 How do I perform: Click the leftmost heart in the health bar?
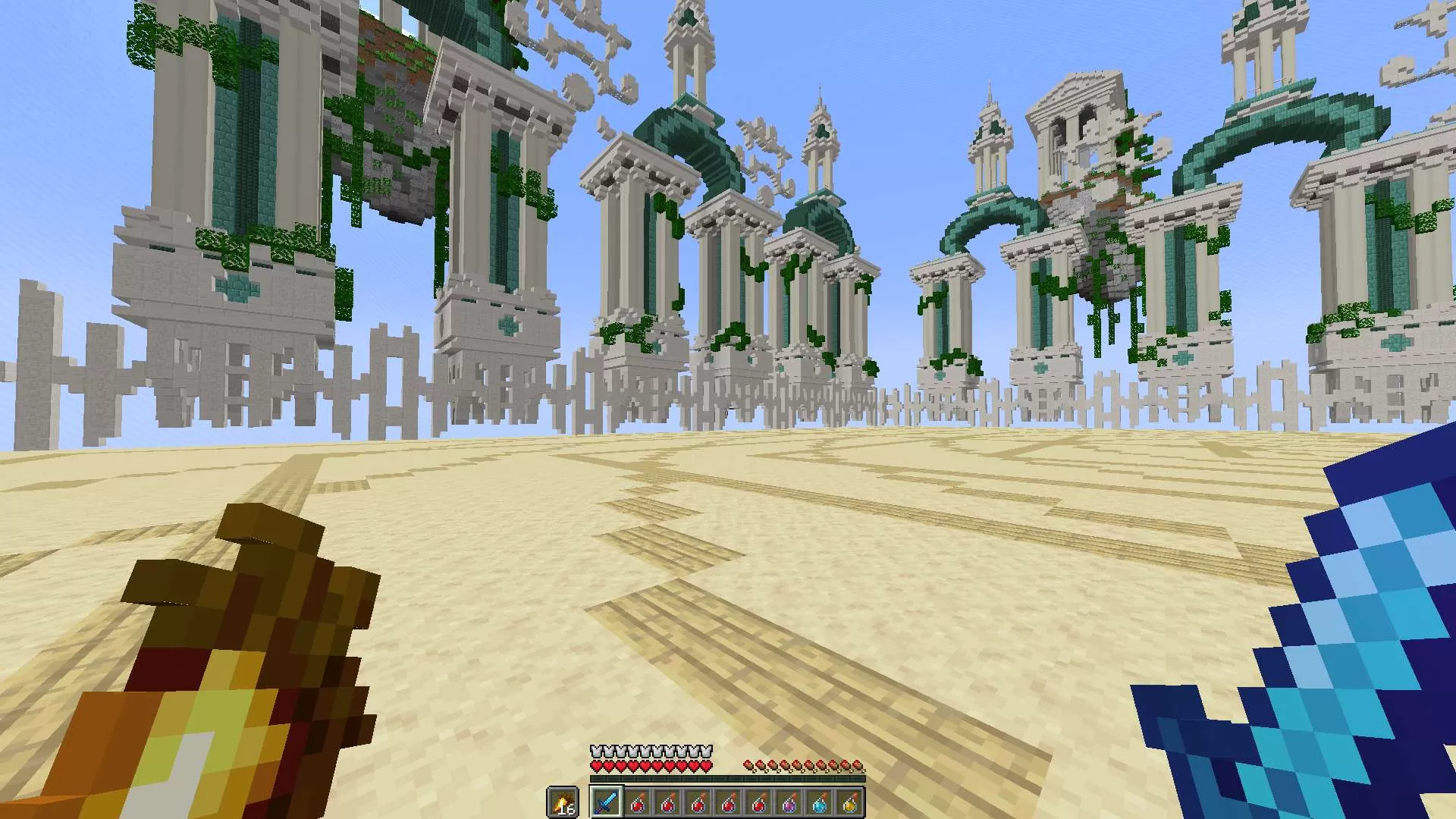point(595,765)
